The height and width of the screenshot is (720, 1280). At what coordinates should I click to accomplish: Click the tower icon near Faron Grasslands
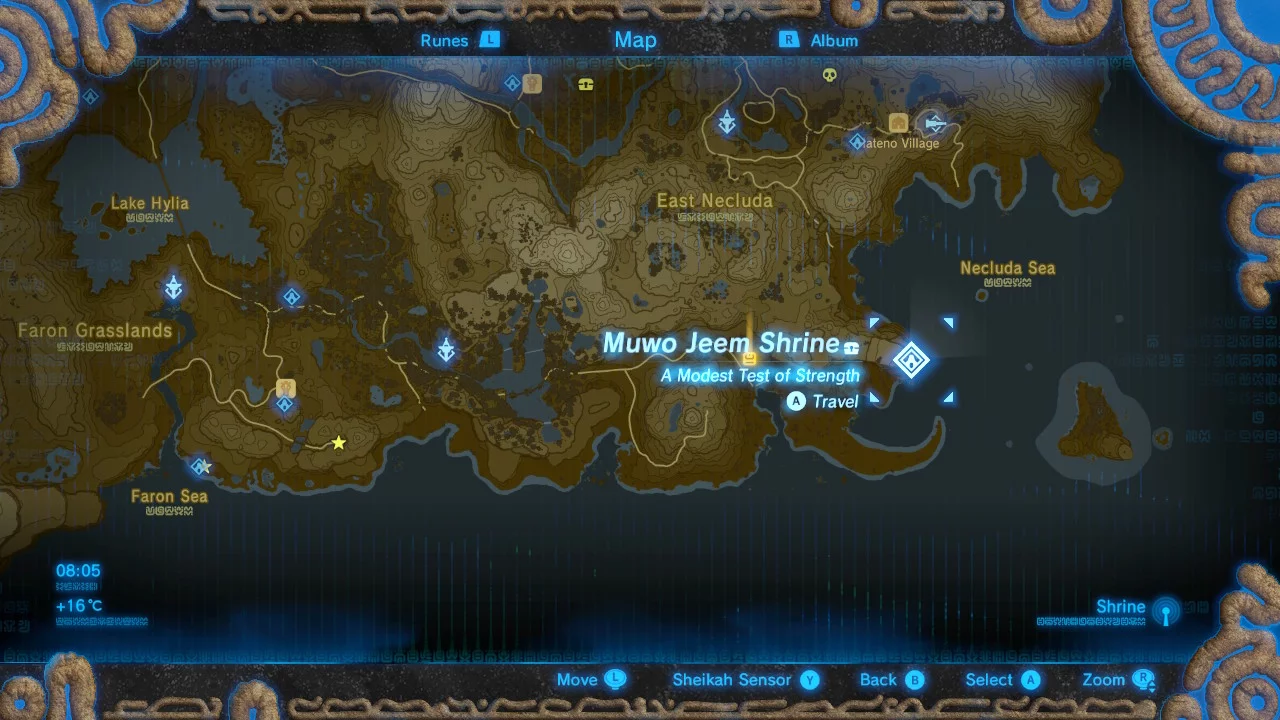coord(173,289)
